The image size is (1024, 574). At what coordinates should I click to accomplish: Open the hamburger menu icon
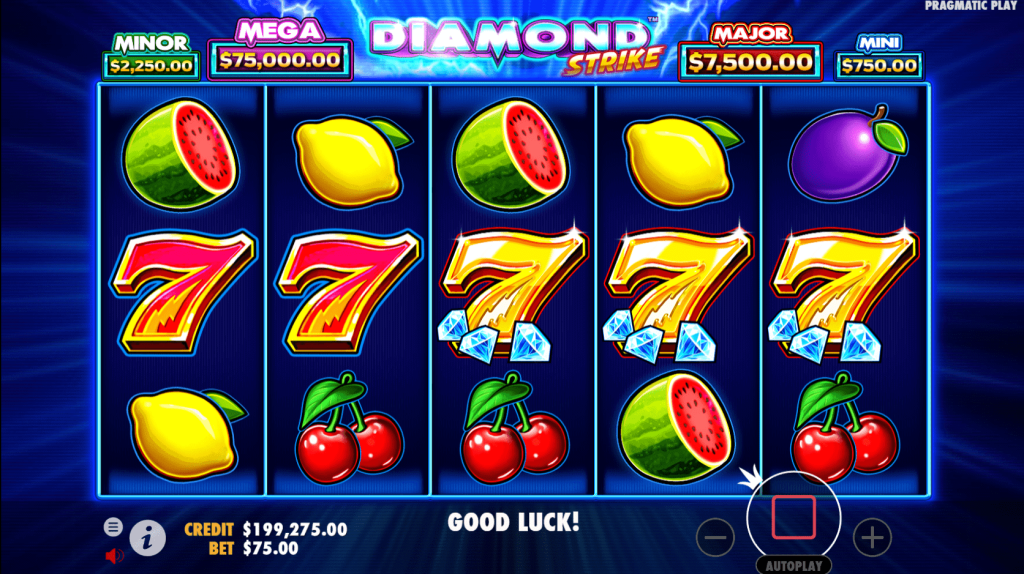pyautogui.click(x=113, y=526)
